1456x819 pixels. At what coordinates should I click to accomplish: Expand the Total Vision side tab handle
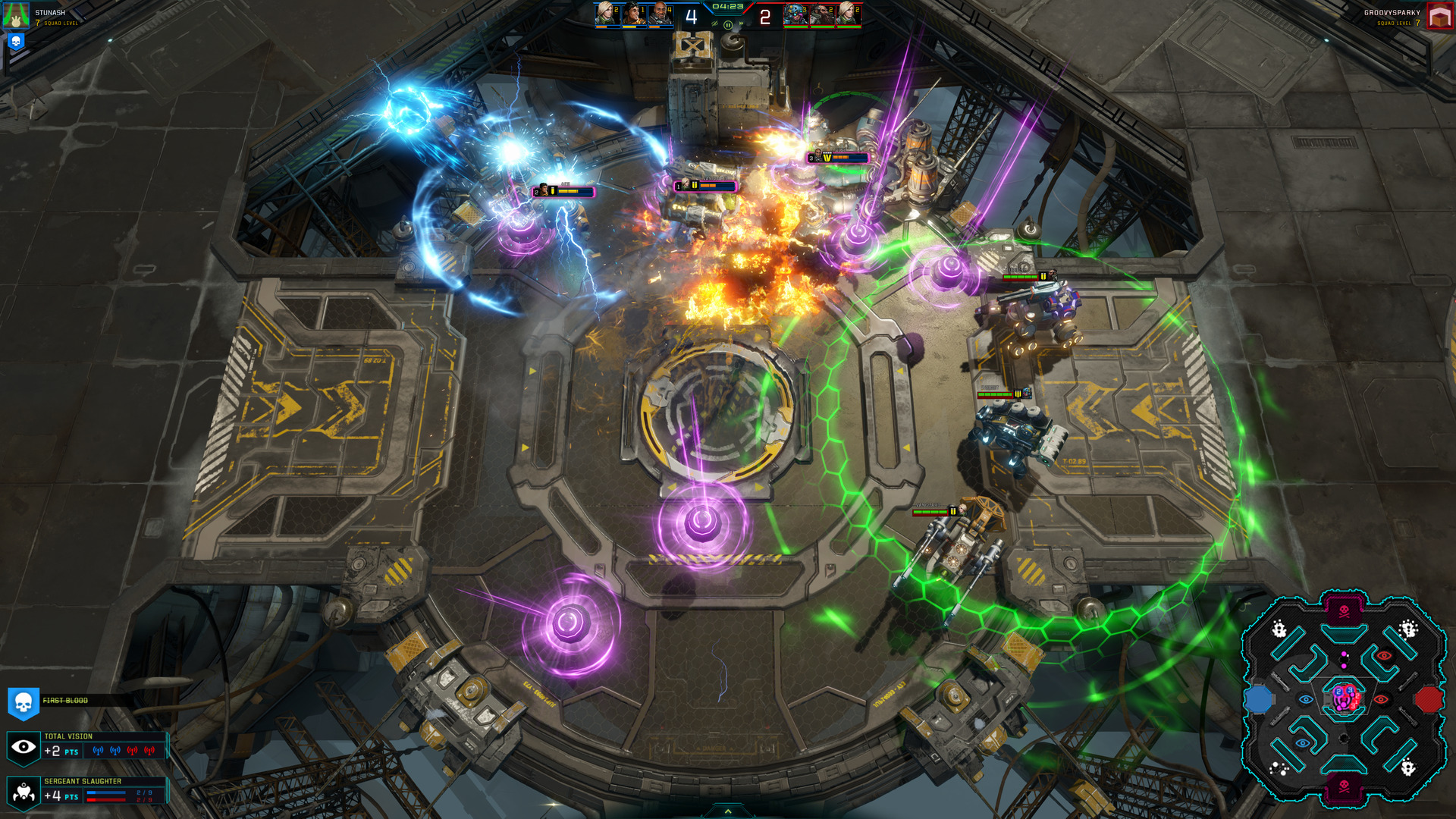point(168,745)
